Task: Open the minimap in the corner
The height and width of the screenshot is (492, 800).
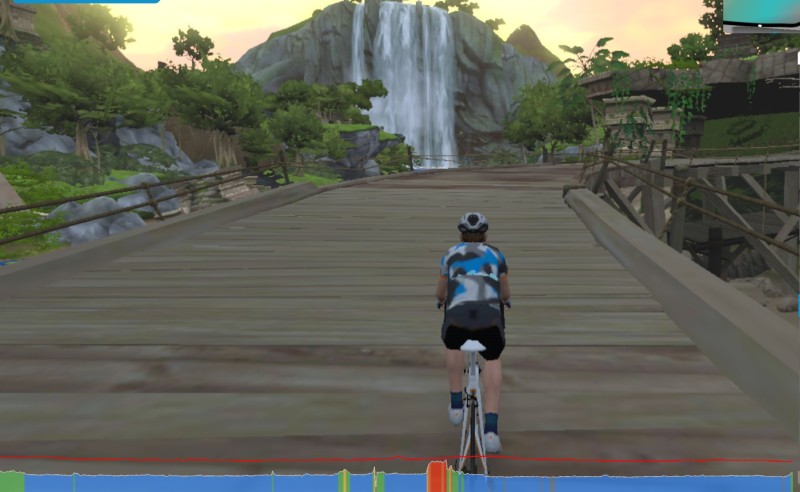Action: coord(762,12)
